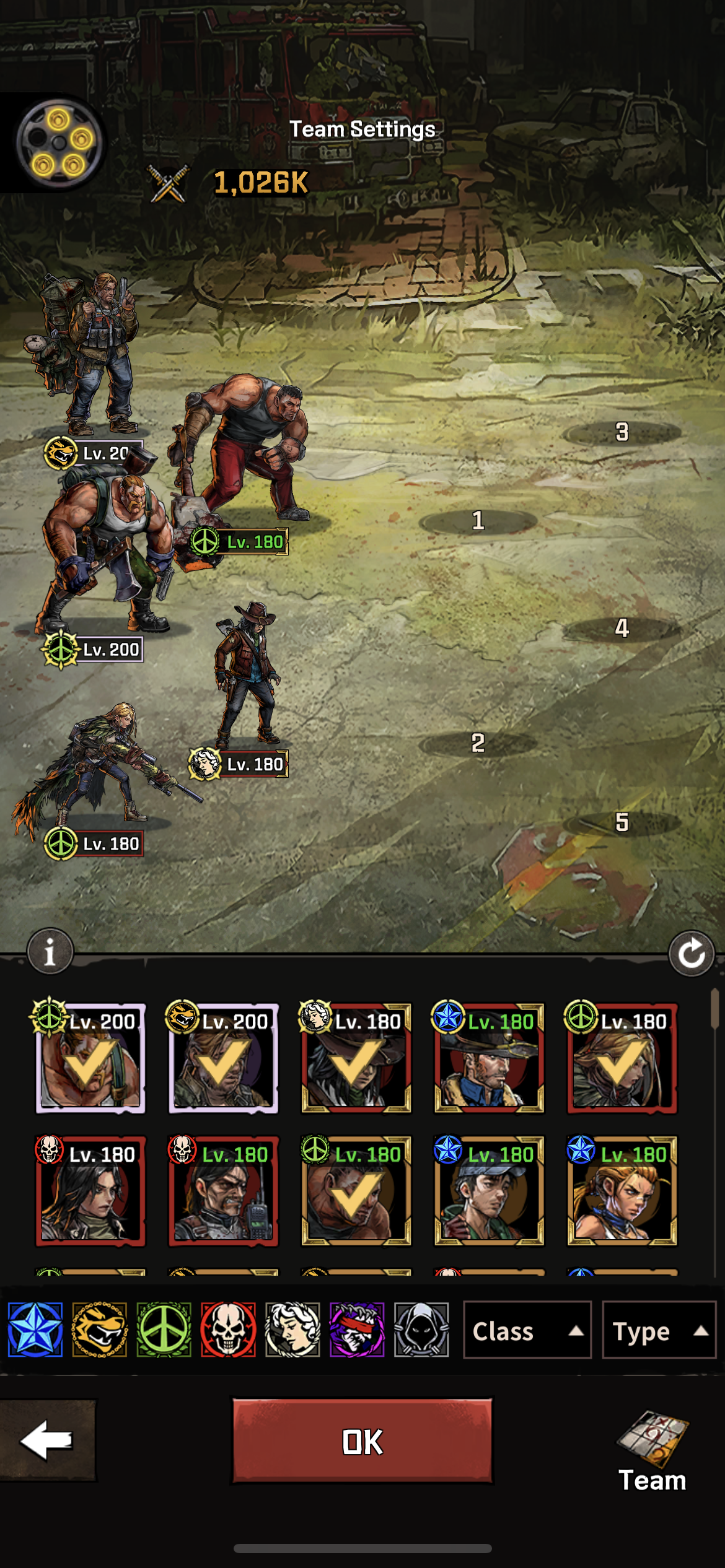Filter heroes by the red skull faction
725x1568 pixels.
tap(228, 1330)
